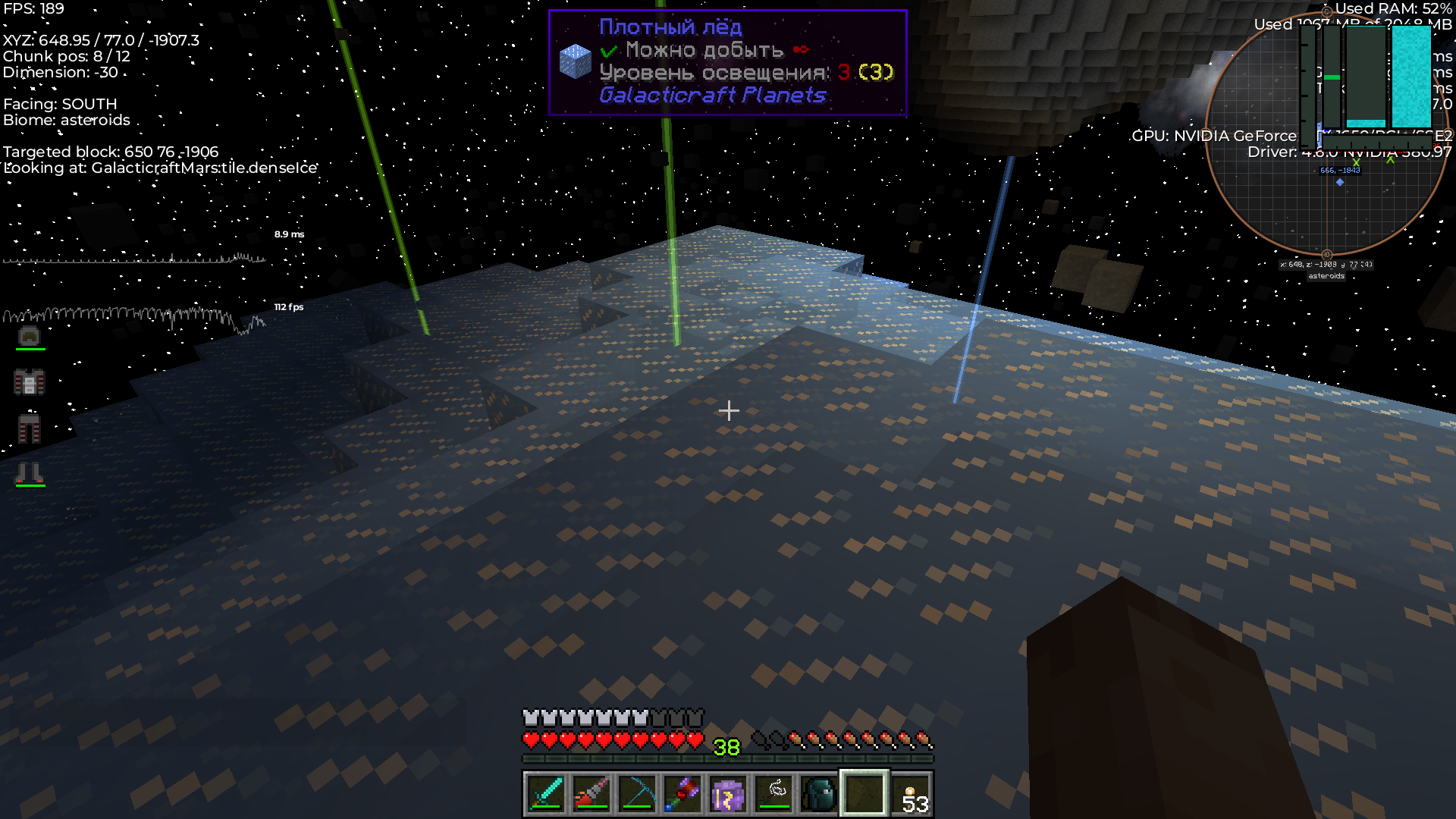Choose the blue bow in the hotbar
This screenshot has width=1456, height=819.
click(637, 793)
